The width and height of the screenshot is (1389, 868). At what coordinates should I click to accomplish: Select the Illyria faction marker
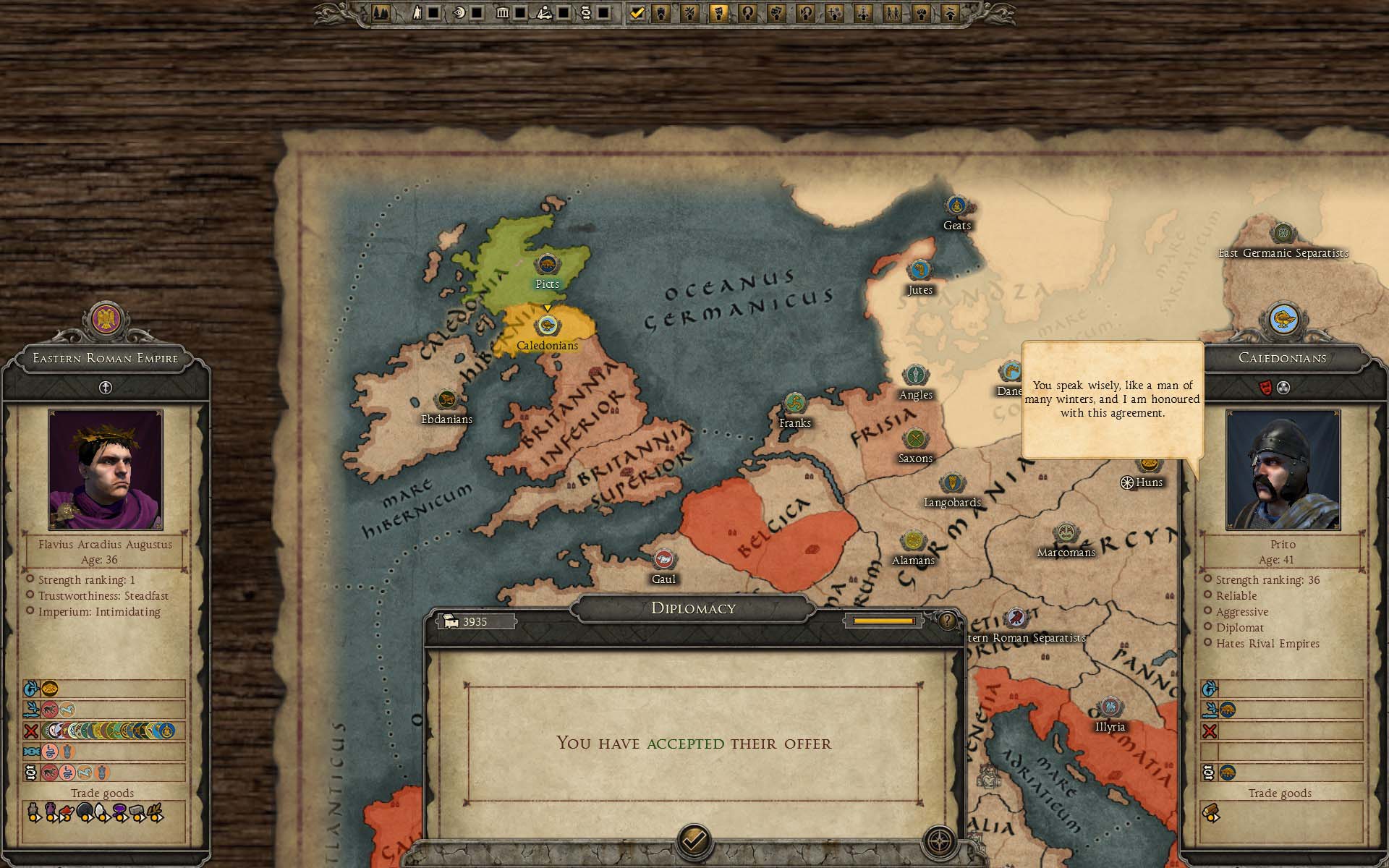(1110, 707)
